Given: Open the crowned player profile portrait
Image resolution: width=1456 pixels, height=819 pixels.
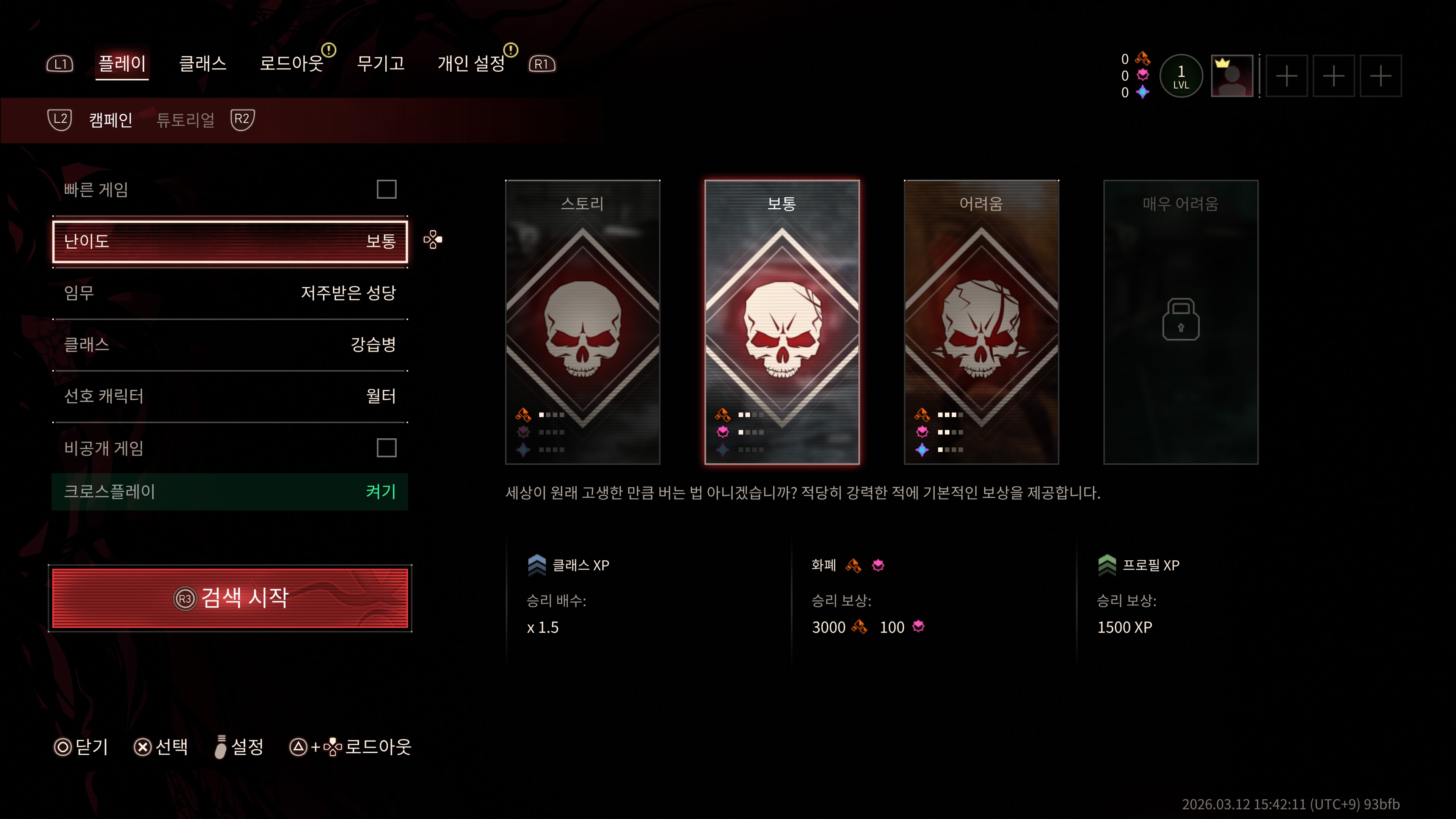Looking at the screenshot, I should [x=1232, y=76].
